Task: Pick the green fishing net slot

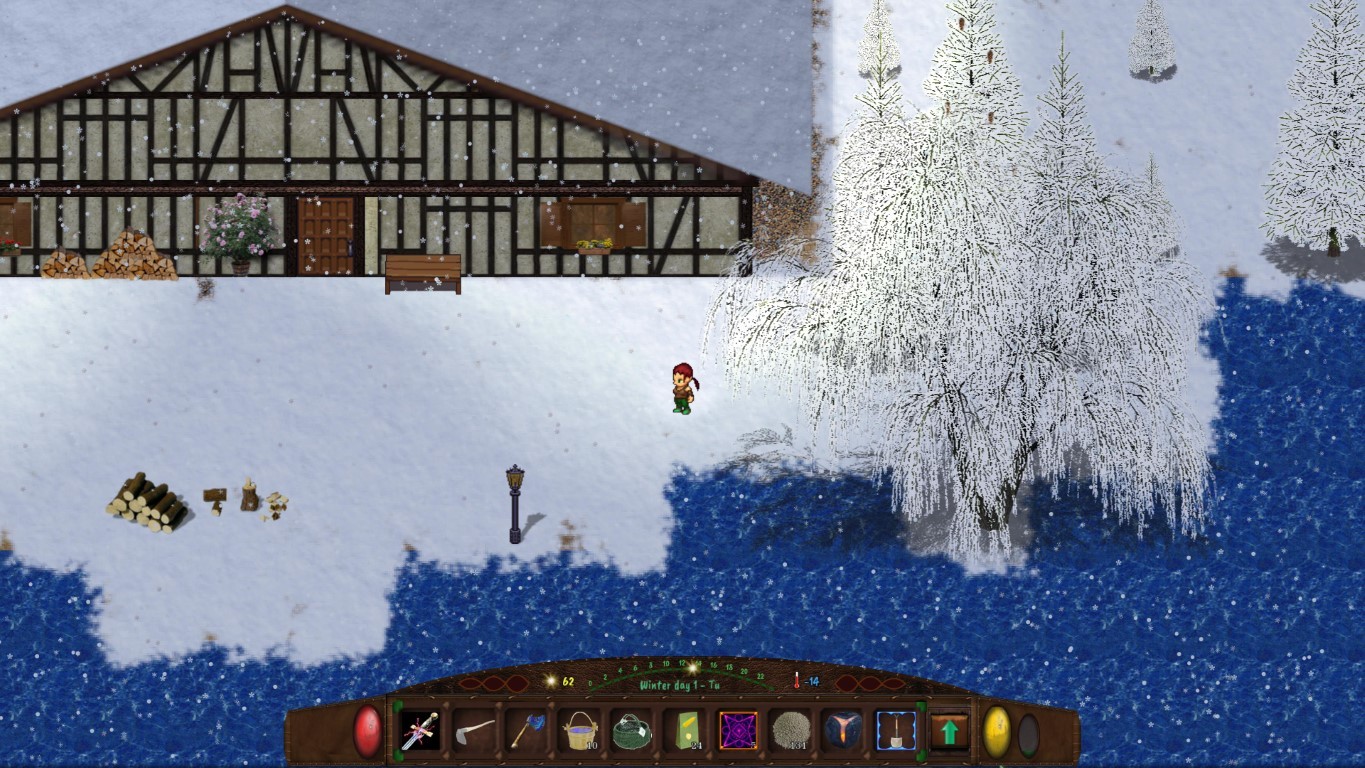Action: pyautogui.click(x=632, y=731)
